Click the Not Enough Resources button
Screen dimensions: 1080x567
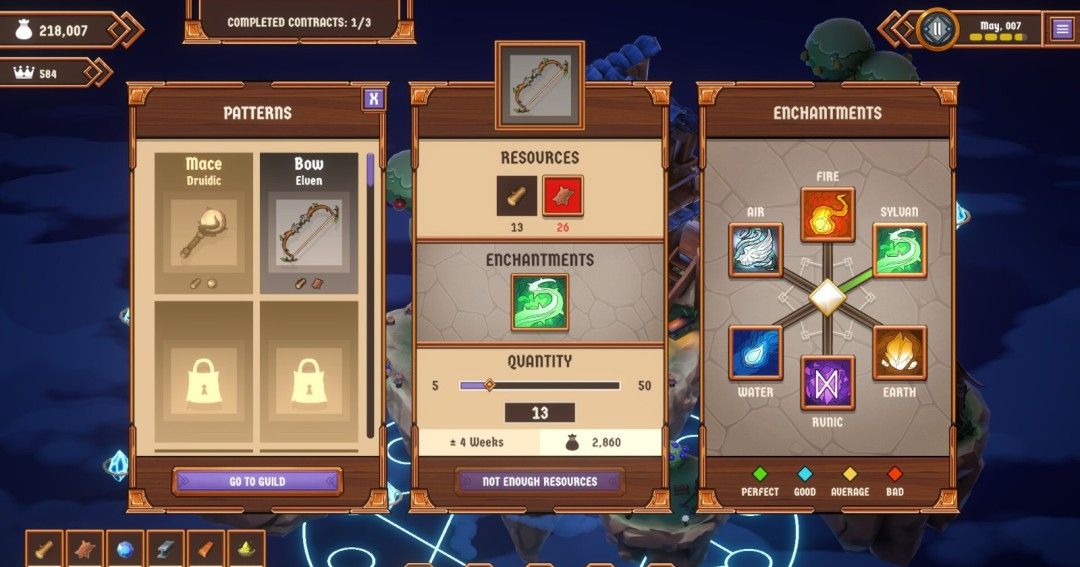540,481
